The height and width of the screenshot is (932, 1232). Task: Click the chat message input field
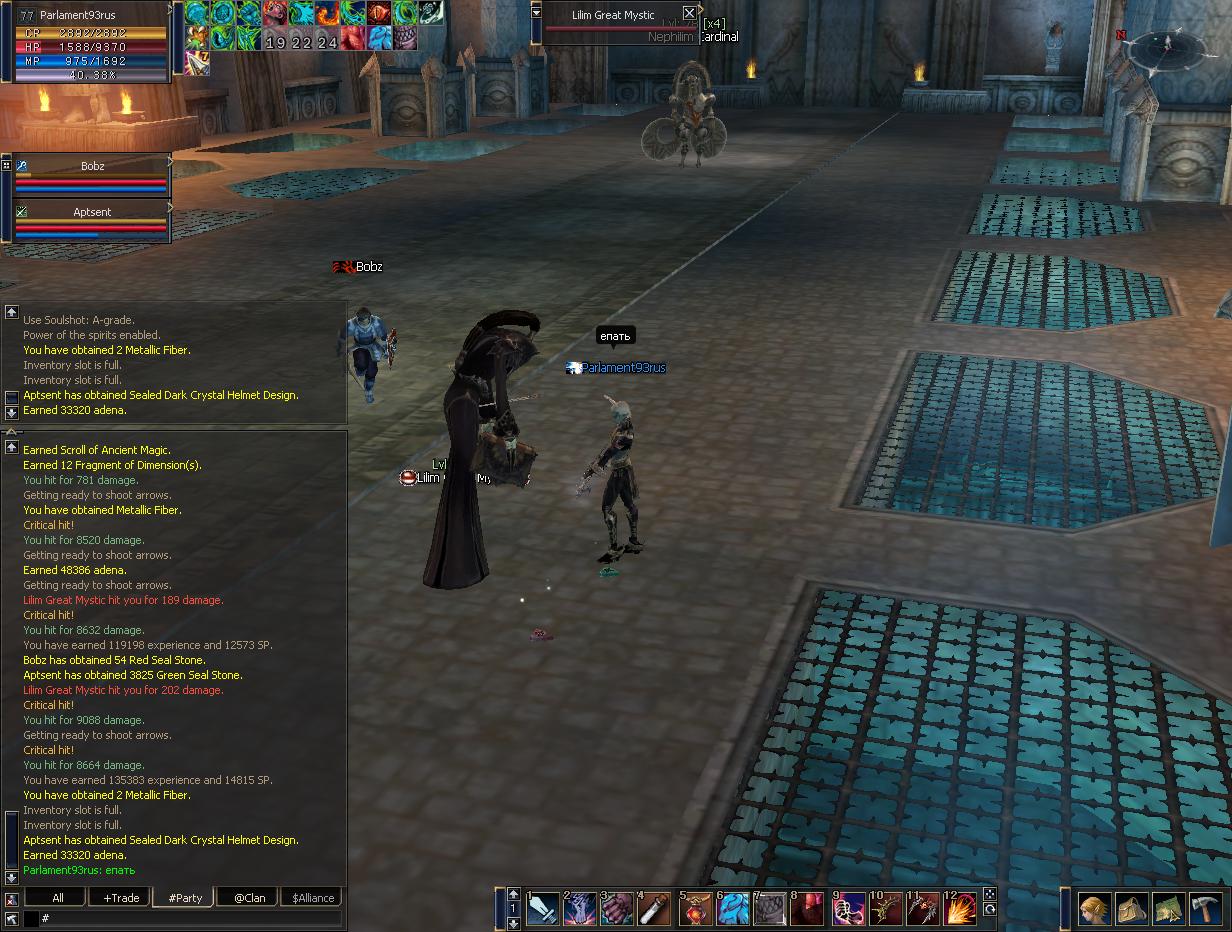tap(190, 918)
